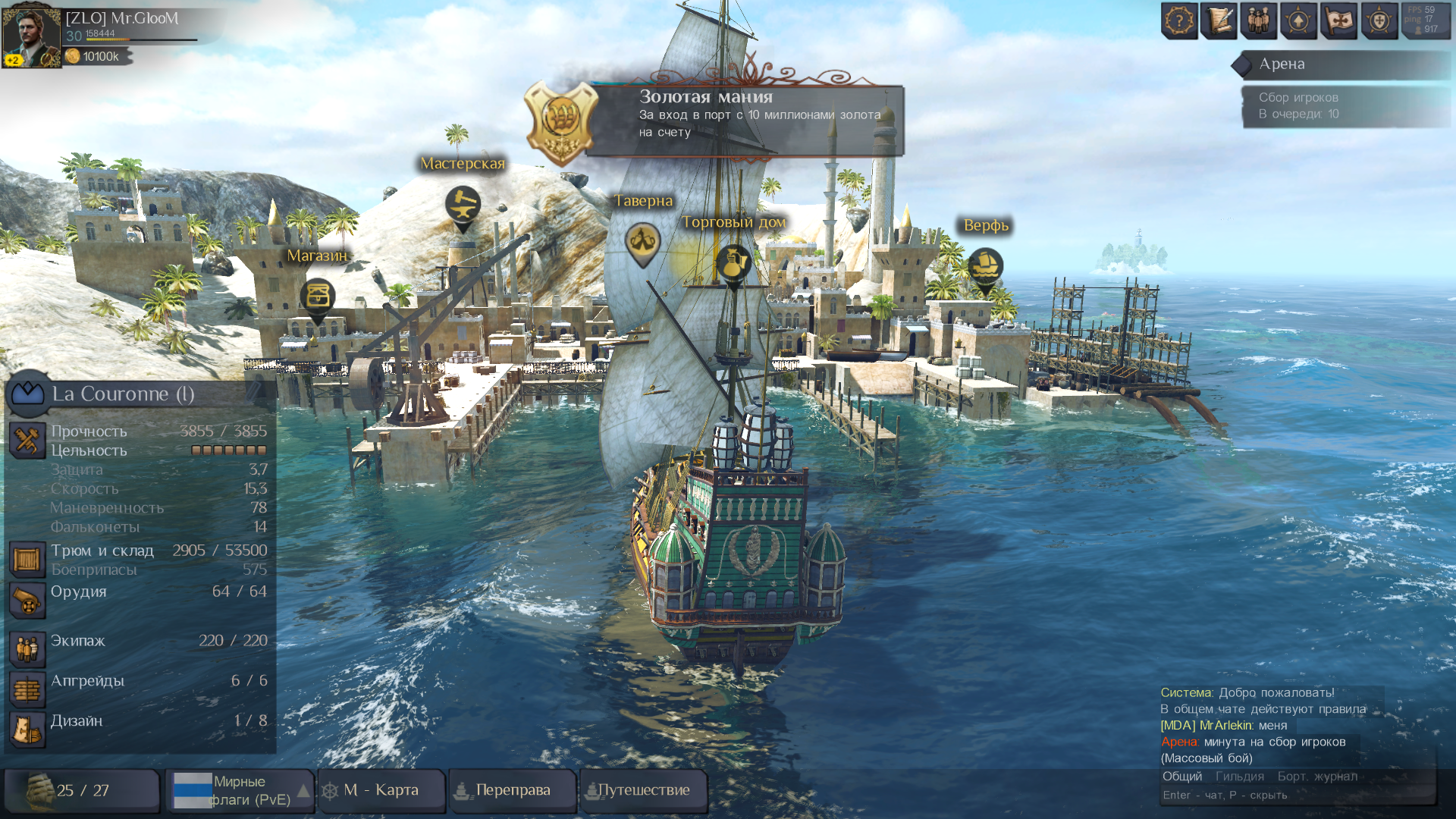The height and width of the screenshot is (819, 1456).
Task: Start Путешествие from the bottom bar
Action: [643, 790]
